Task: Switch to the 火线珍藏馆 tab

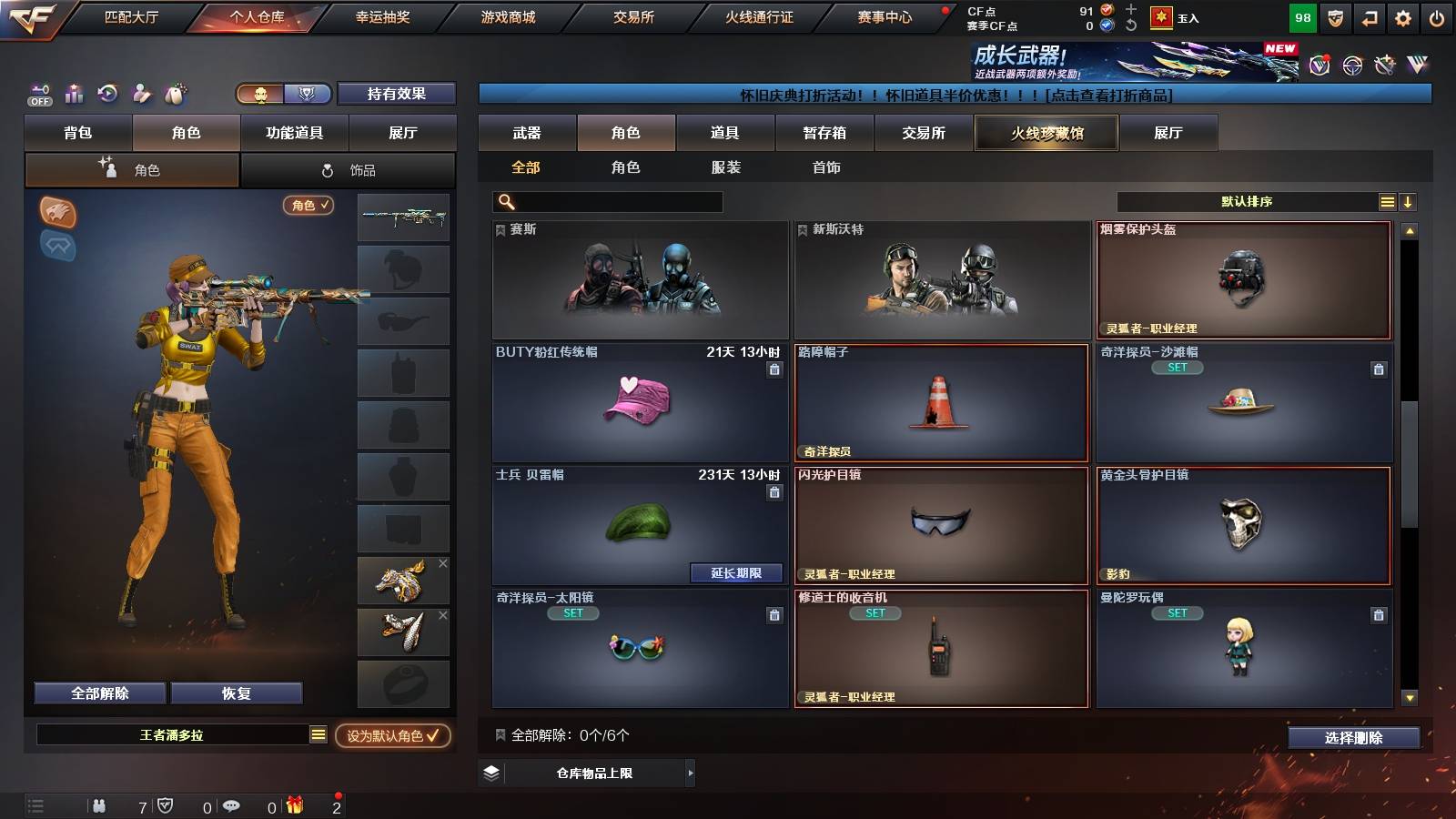Action: tap(1046, 133)
